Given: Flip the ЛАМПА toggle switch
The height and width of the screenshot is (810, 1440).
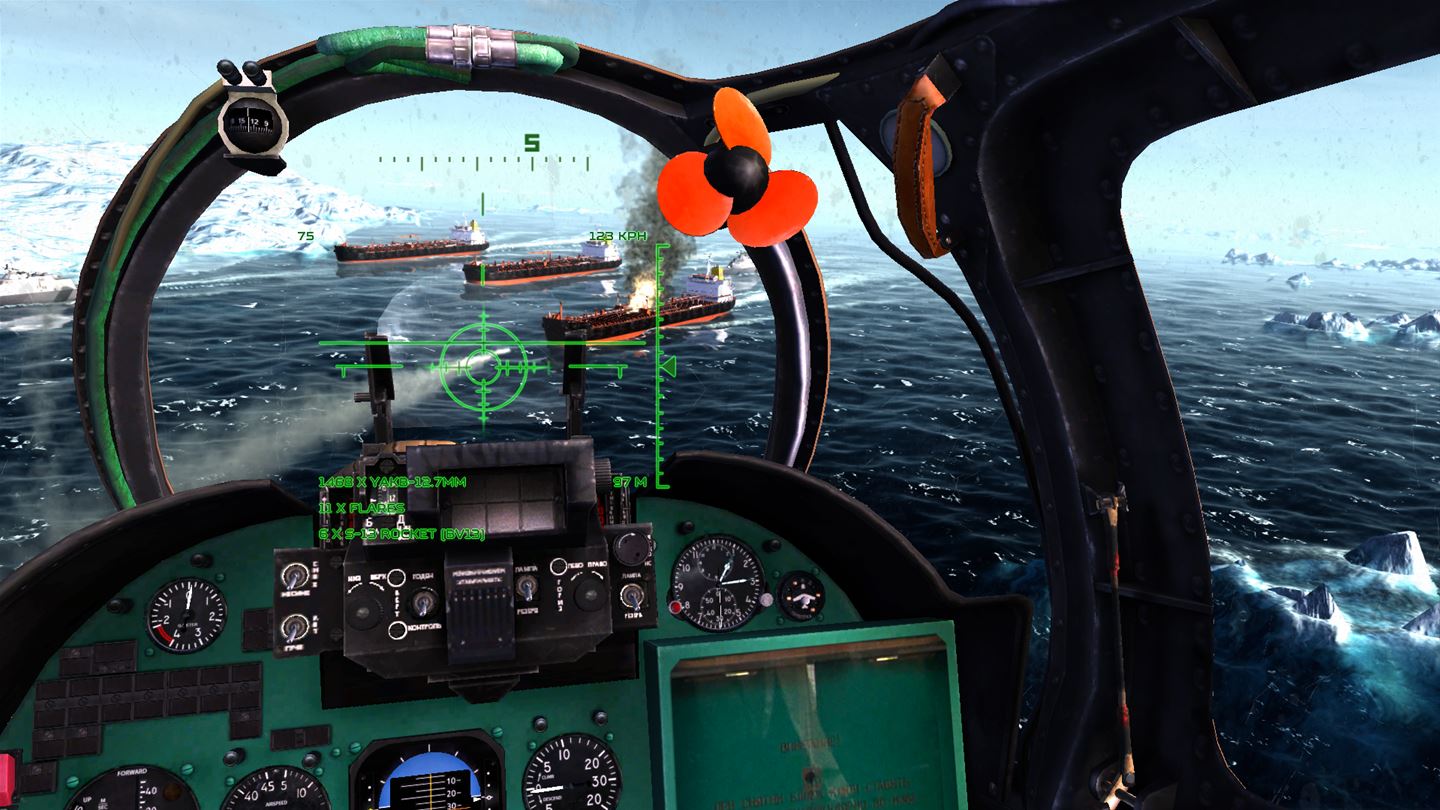Looking at the screenshot, I should click(x=527, y=587).
